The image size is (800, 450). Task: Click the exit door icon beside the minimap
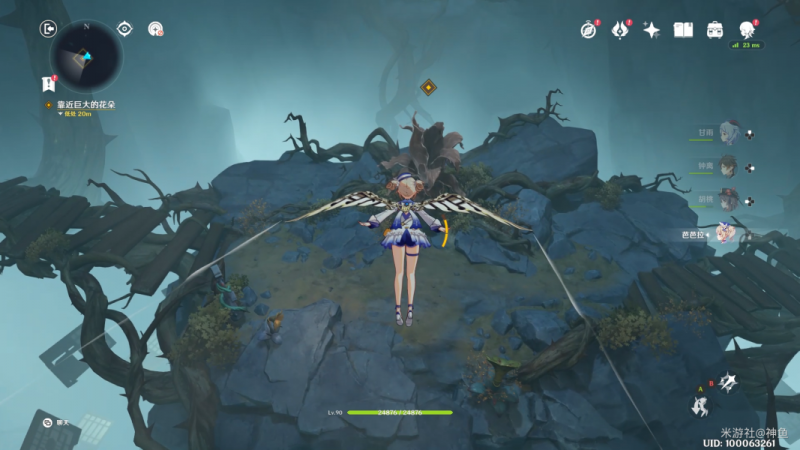pyautogui.click(x=48, y=29)
